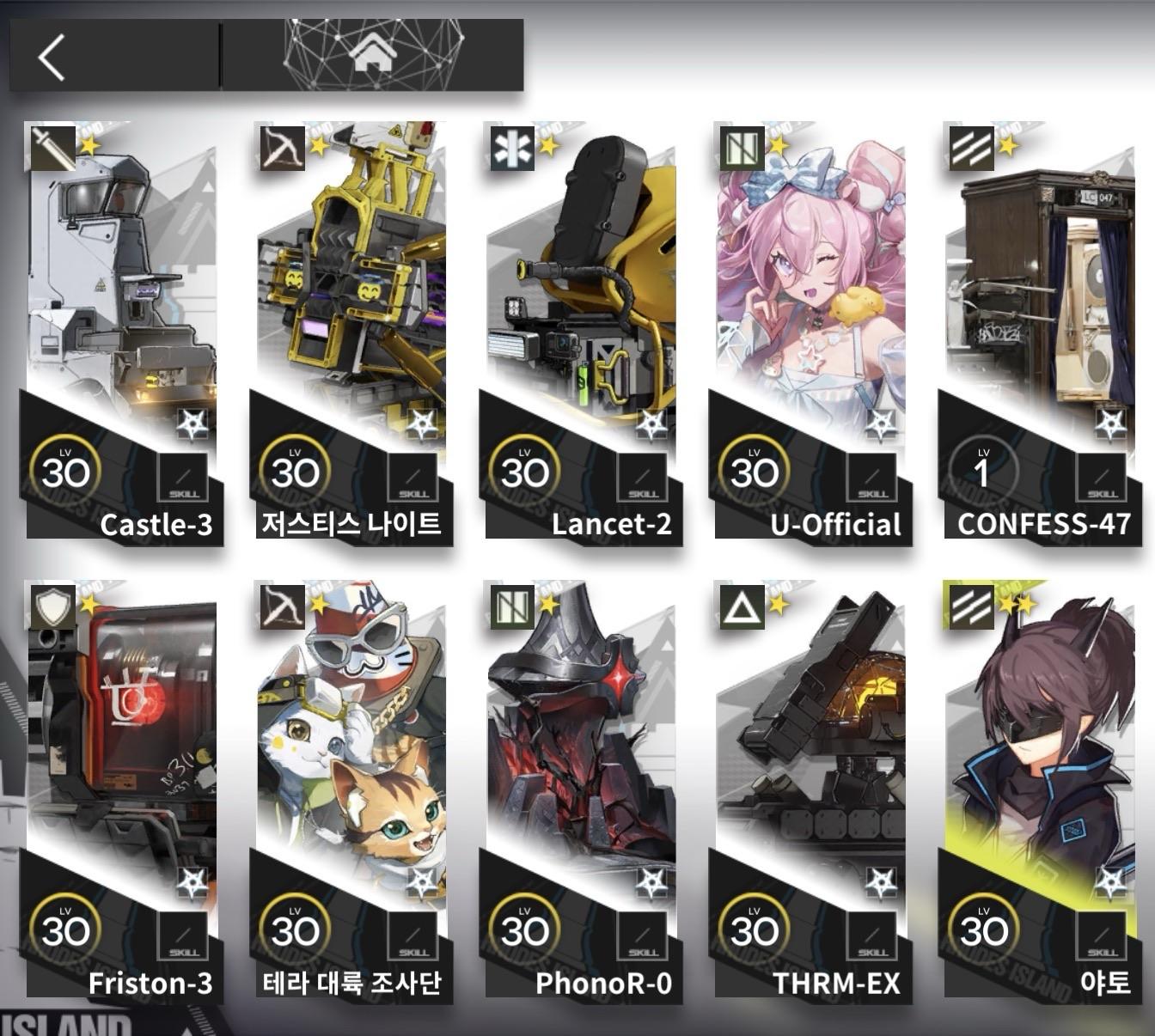1155x1036 pixels.
Task: Open the home menu button
Action: tap(373, 56)
